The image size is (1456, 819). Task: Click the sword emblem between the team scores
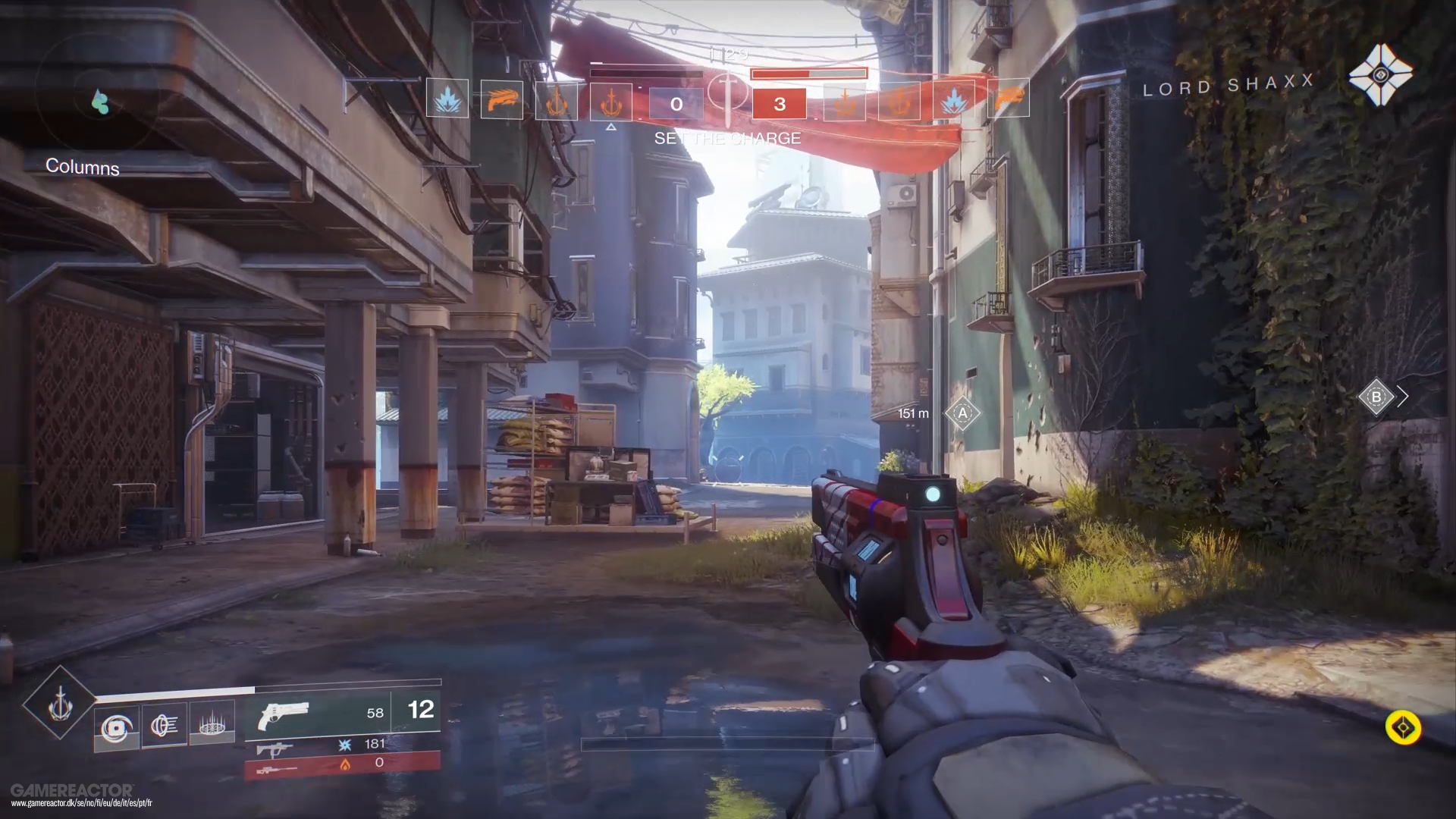point(728,94)
